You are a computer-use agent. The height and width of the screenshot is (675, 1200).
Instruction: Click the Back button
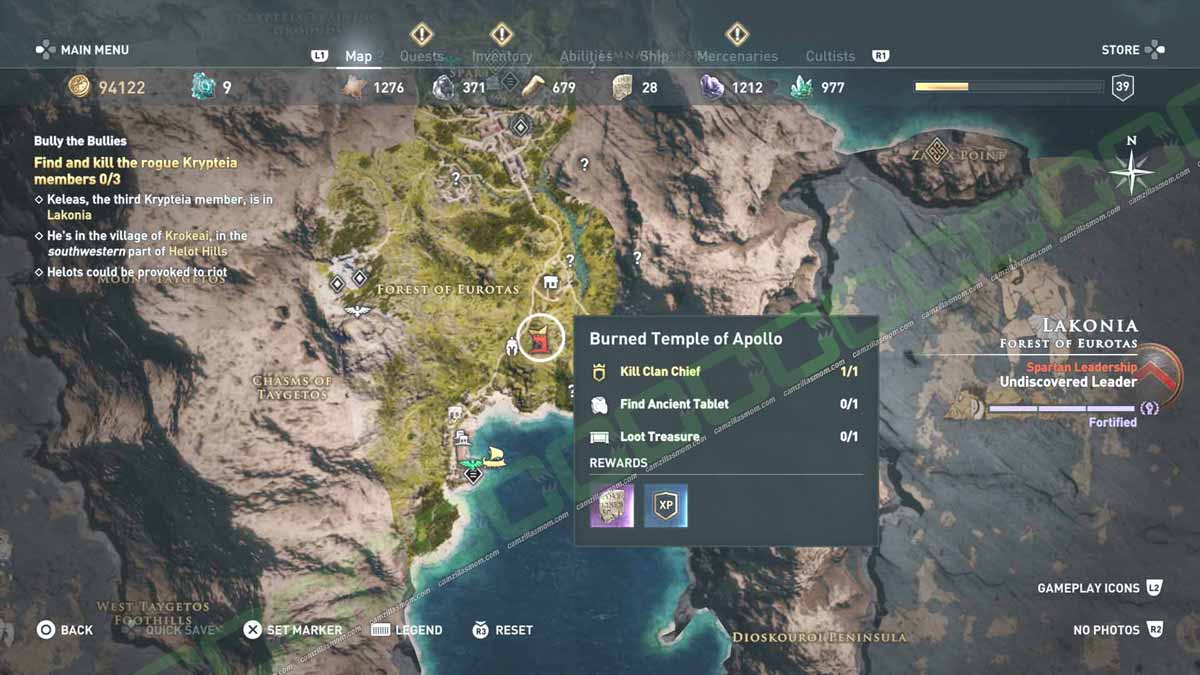pyautogui.click(x=65, y=630)
